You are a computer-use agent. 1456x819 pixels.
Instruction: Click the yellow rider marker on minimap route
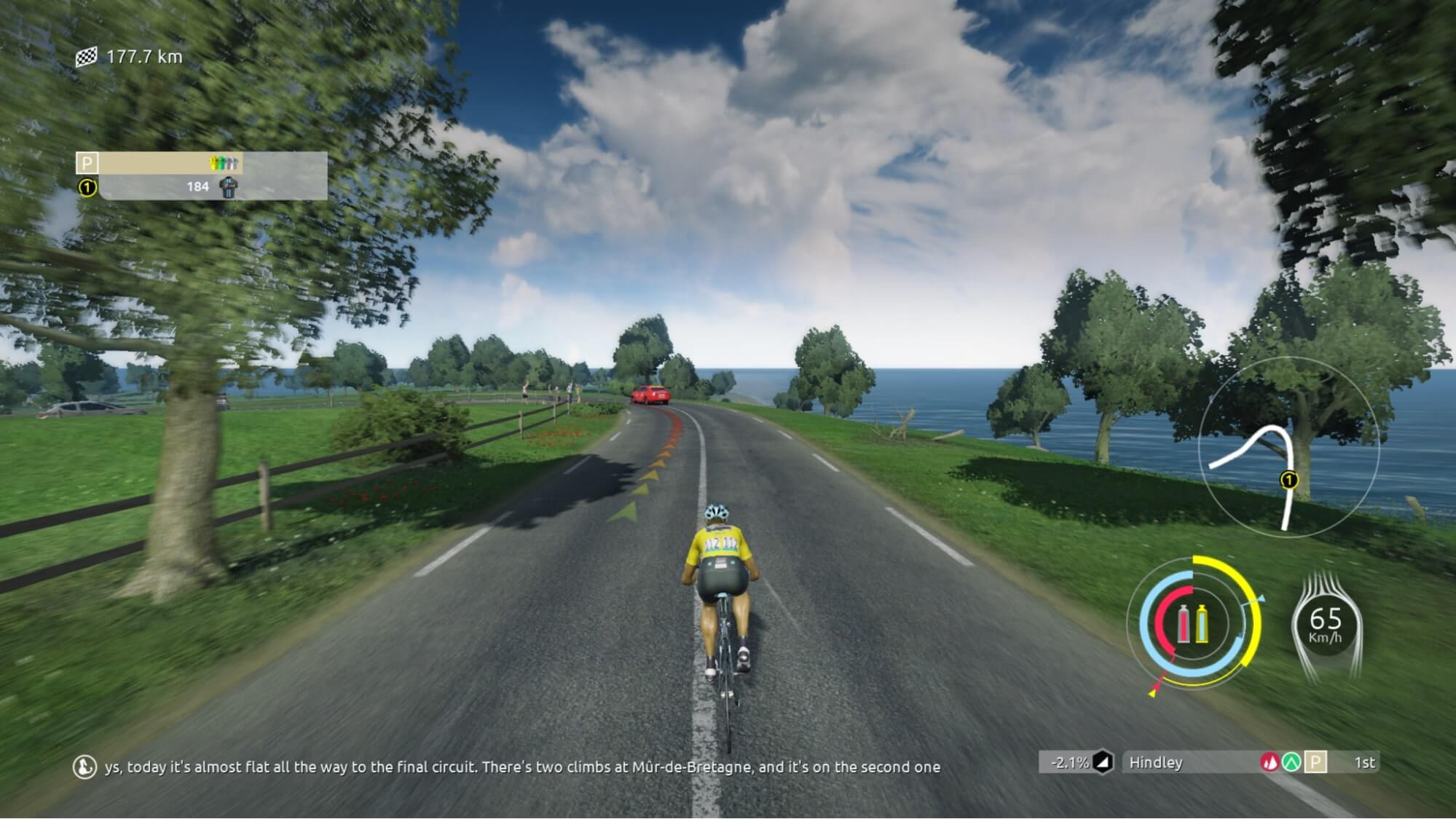(x=1289, y=480)
